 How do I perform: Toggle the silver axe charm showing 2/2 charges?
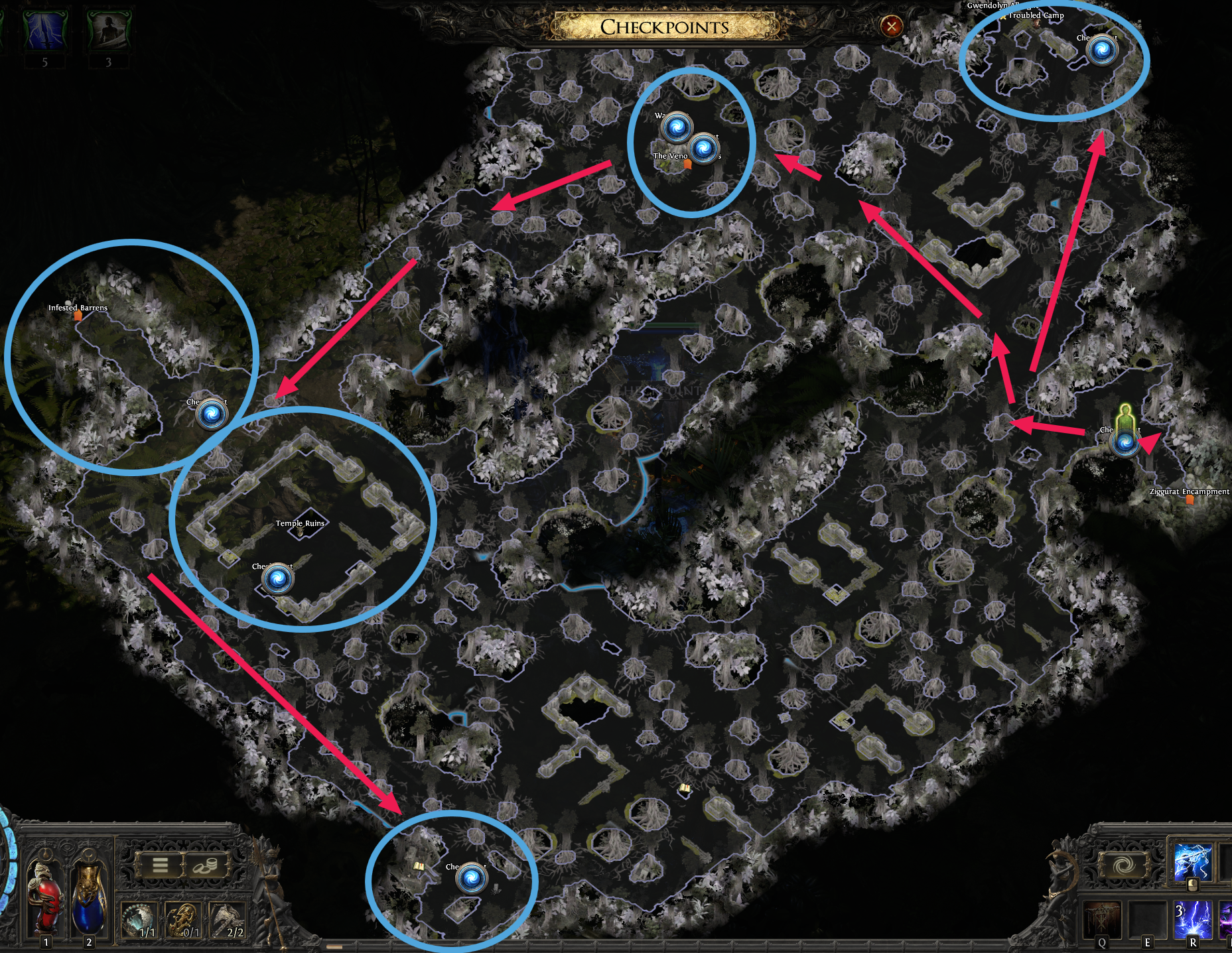coord(226,921)
